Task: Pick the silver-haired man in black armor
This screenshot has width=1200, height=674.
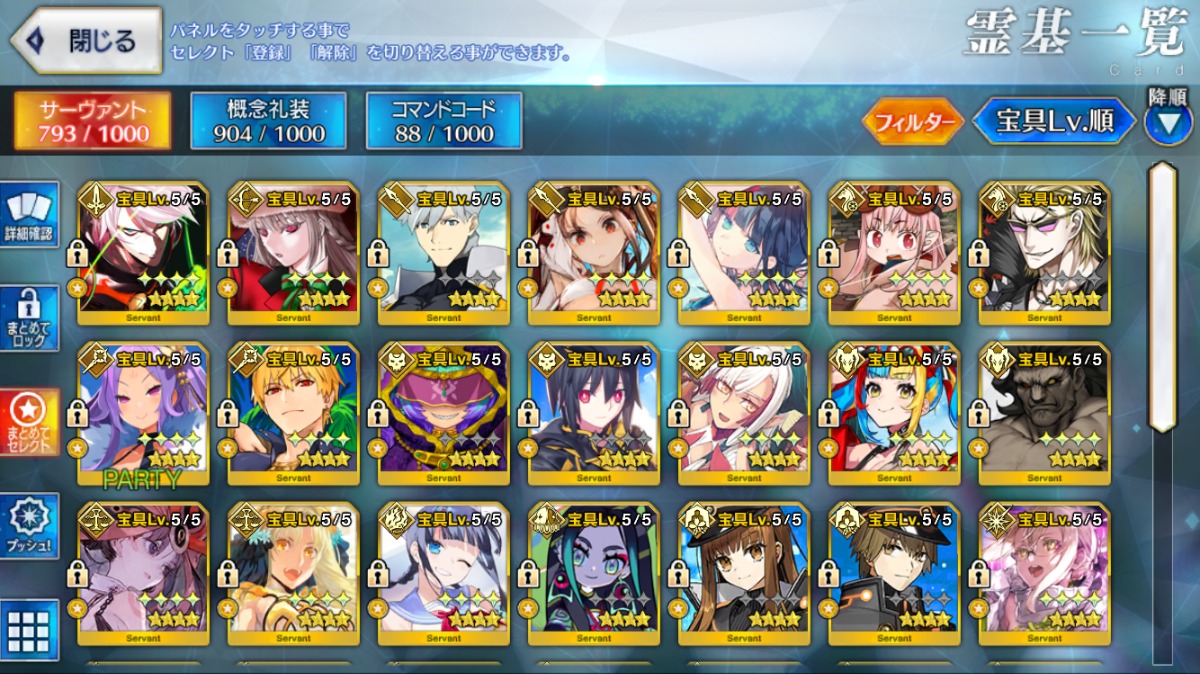Action: (x=444, y=254)
